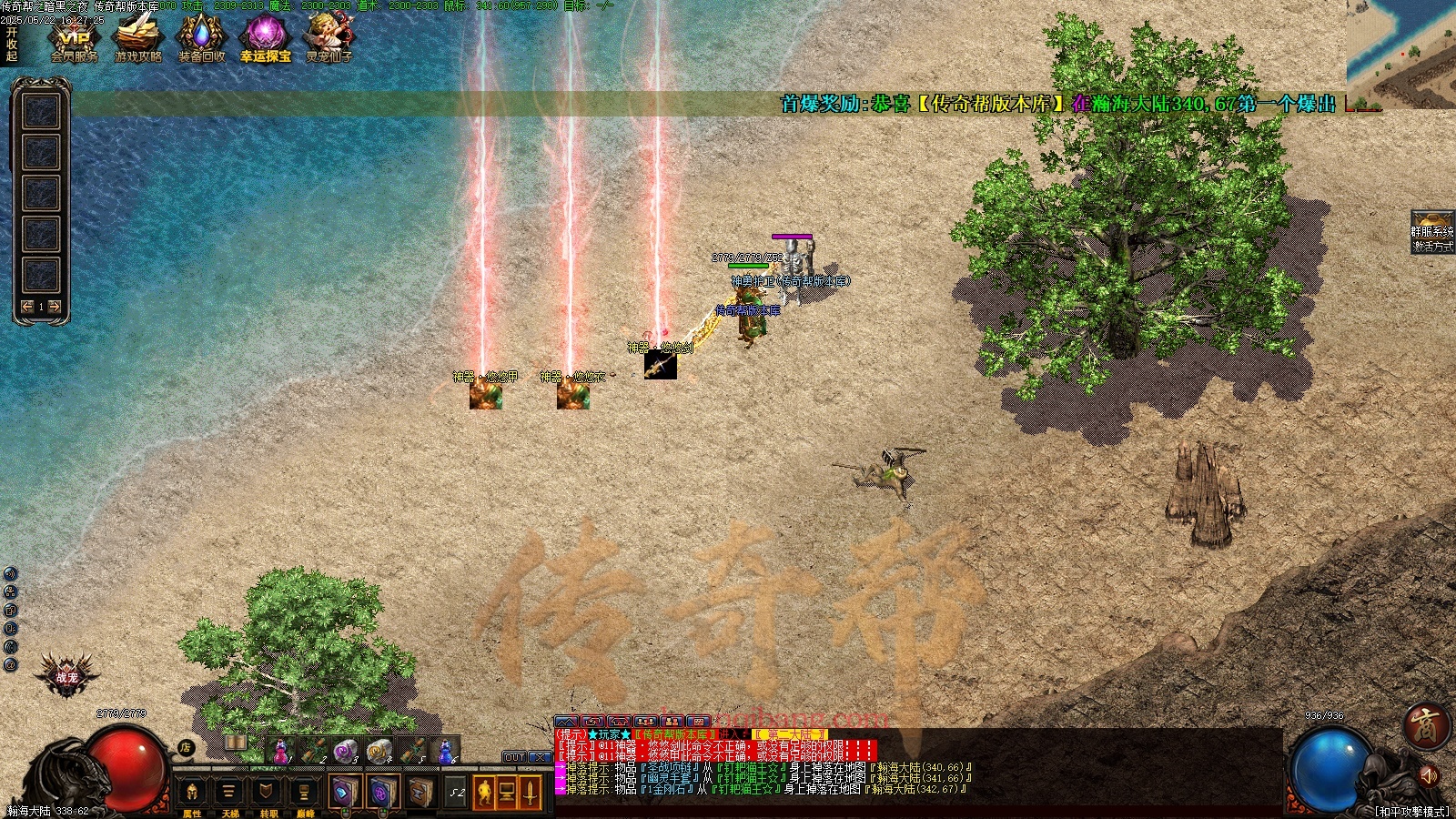
Task: Open the 游戏攻略 game guide
Action: 137,39
